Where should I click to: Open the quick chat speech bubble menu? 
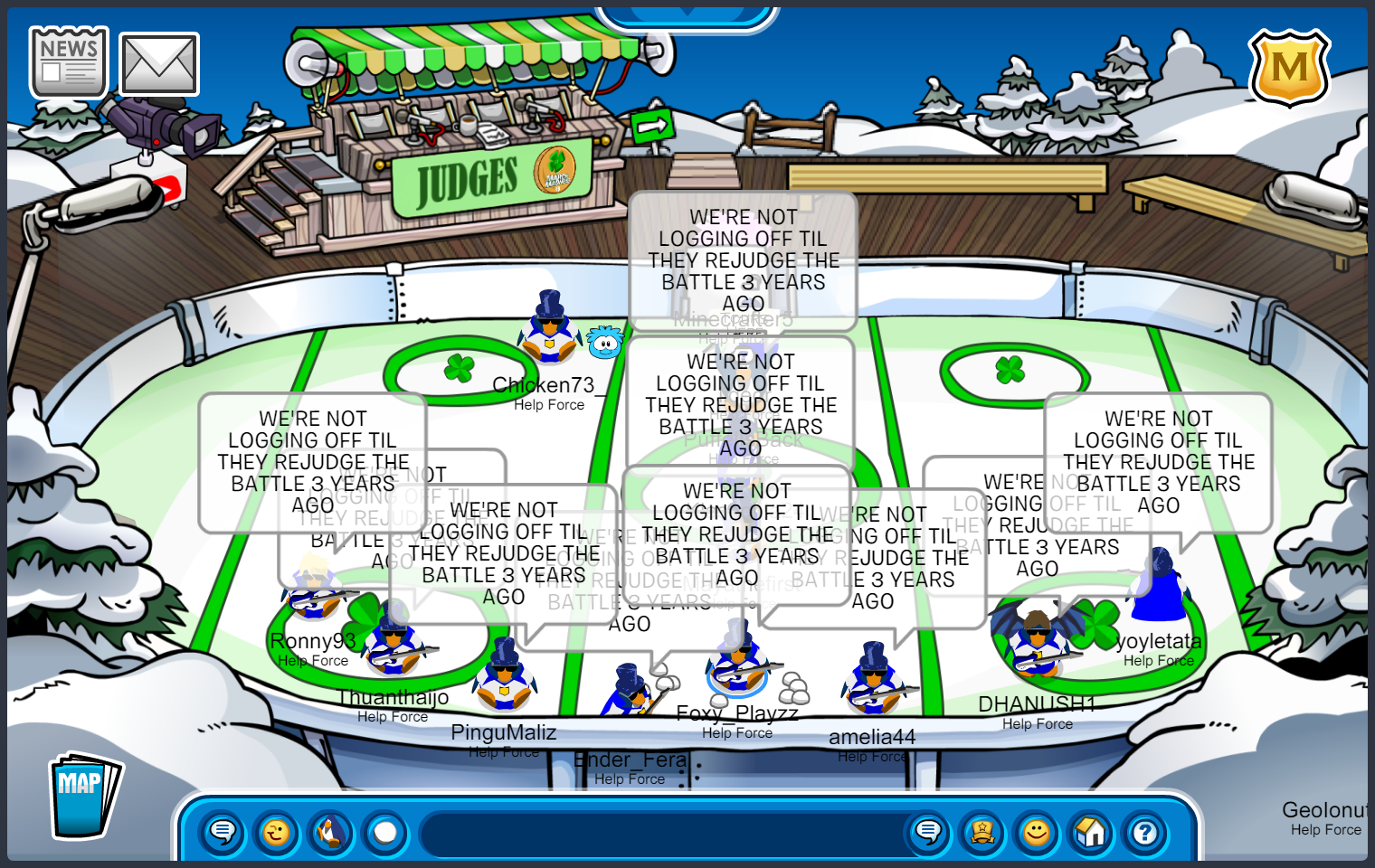coord(223,832)
